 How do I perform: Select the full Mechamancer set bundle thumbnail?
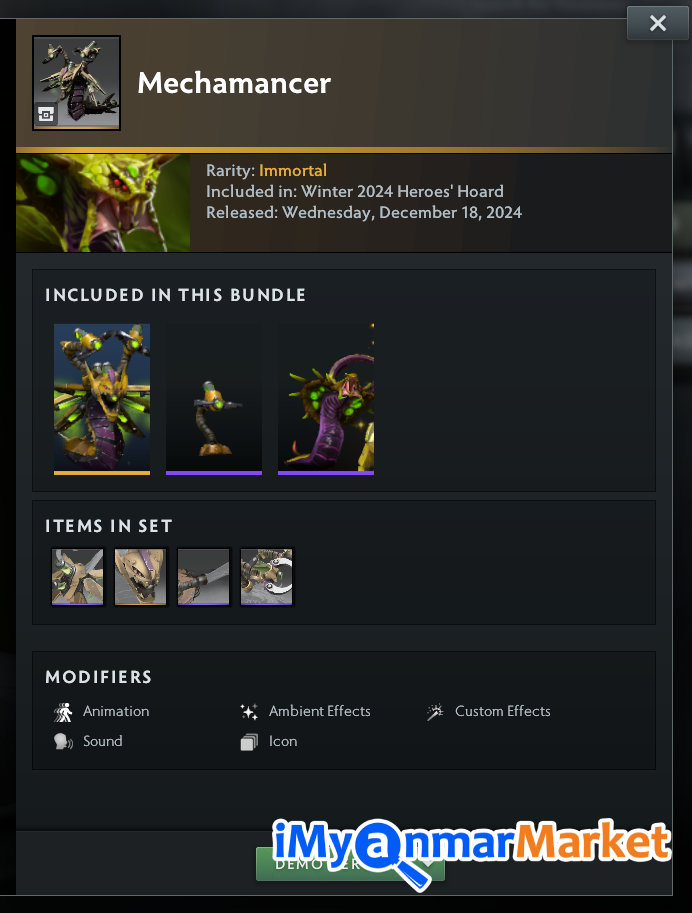click(102, 398)
